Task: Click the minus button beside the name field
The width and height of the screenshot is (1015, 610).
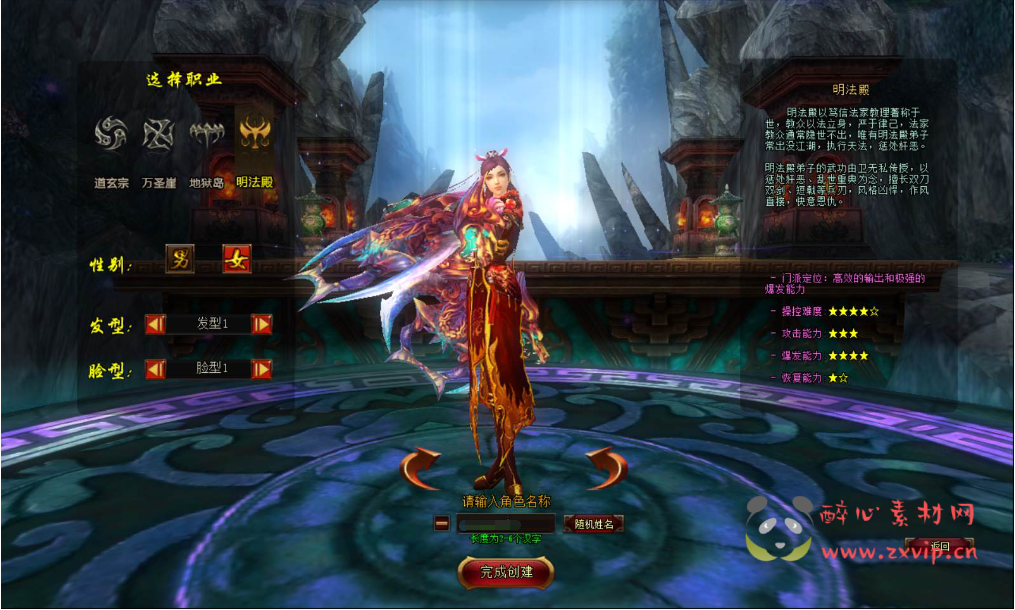Action: [x=441, y=523]
